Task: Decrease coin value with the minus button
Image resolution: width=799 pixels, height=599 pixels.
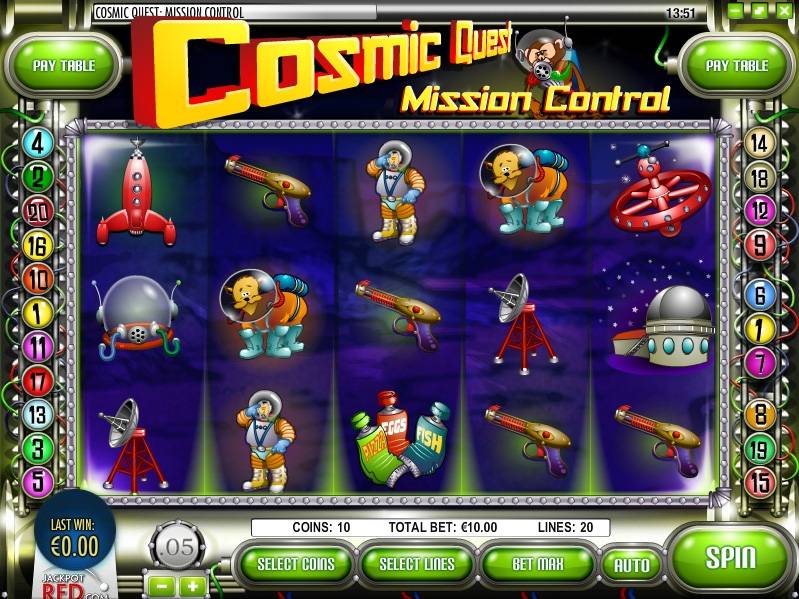Action: 162,584
